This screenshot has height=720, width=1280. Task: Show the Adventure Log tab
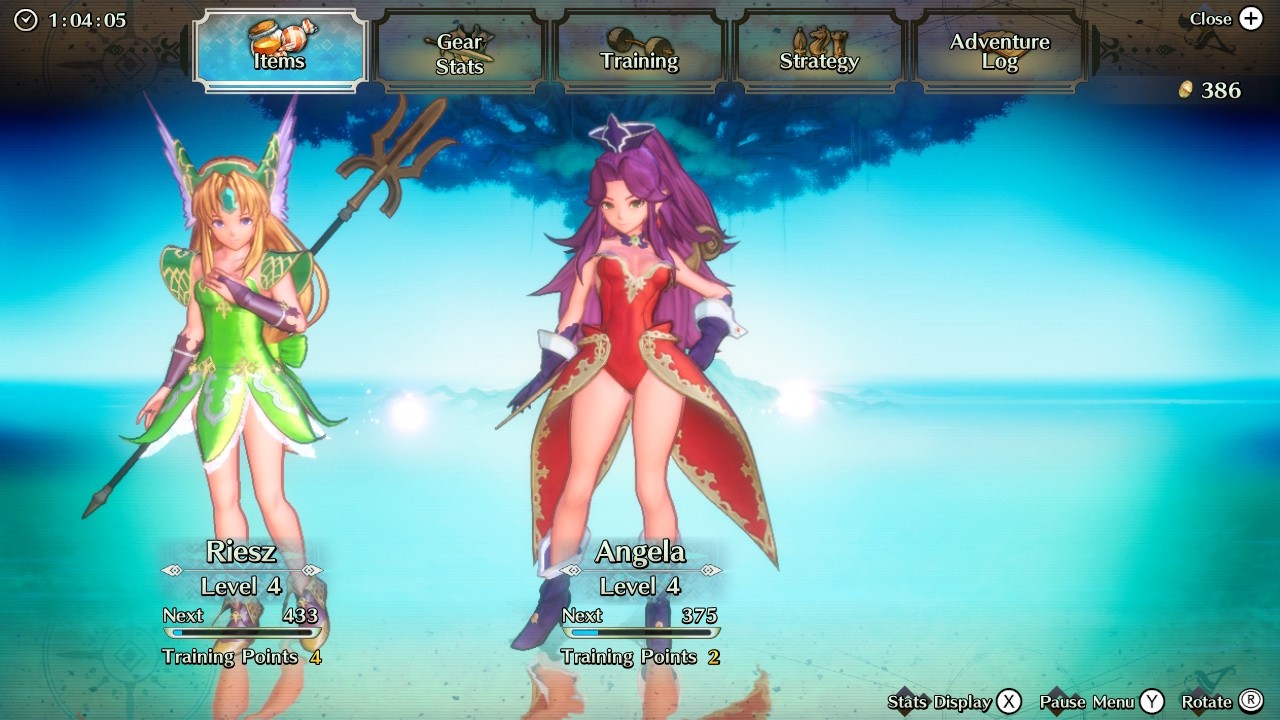tap(999, 53)
